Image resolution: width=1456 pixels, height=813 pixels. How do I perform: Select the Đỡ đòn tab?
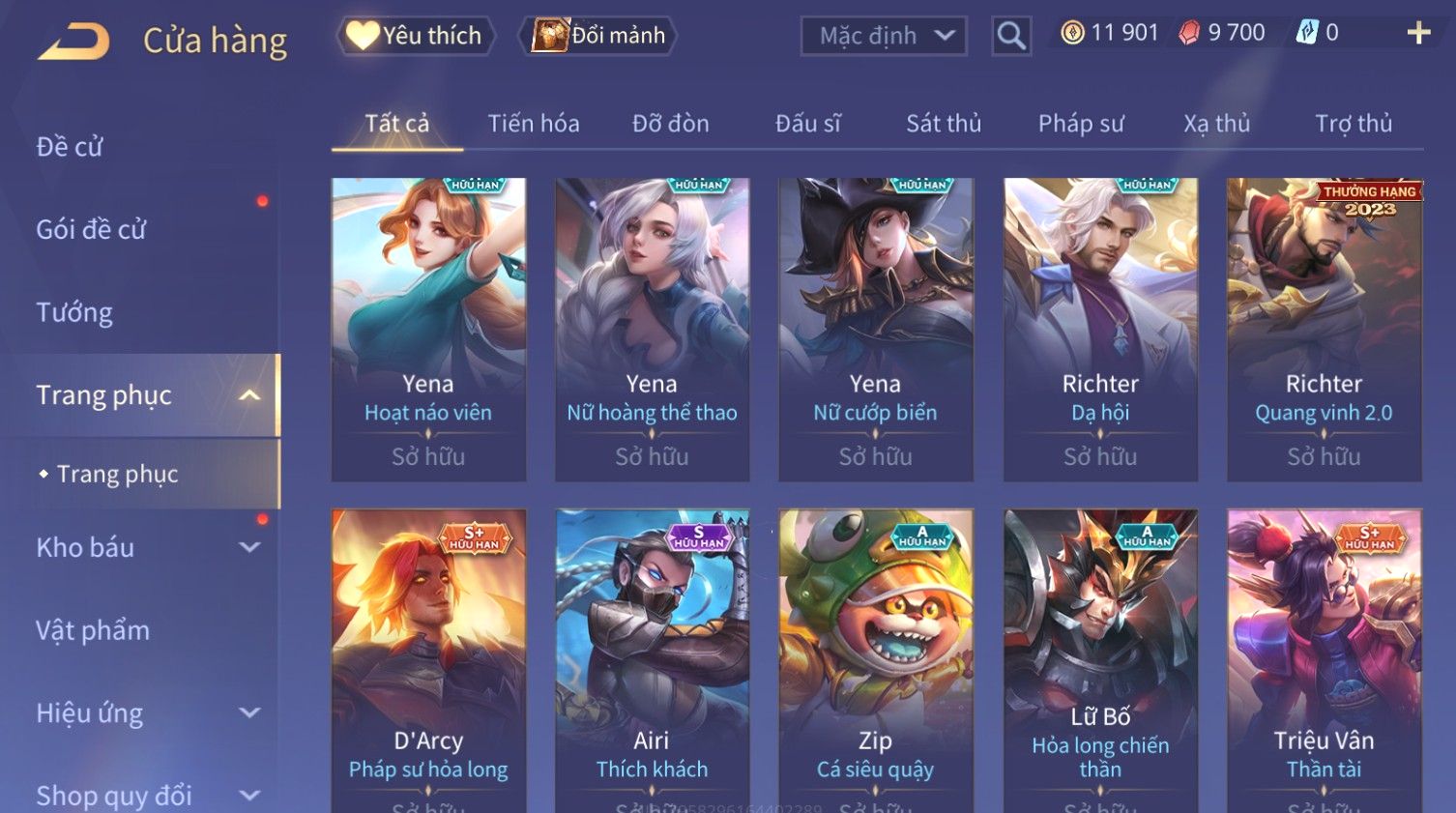[x=671, y=124]
